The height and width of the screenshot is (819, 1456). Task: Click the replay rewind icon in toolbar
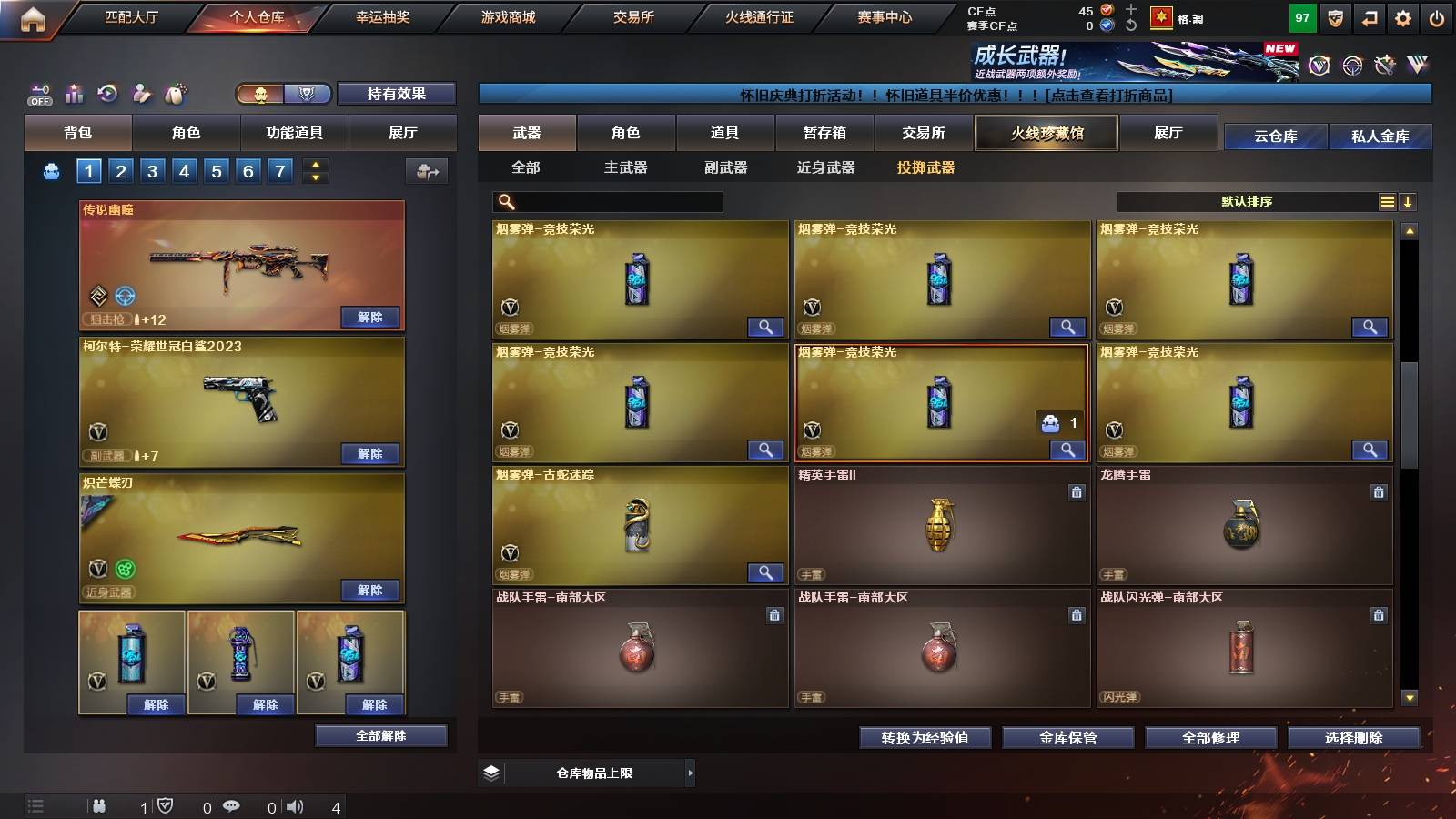tap(107, 93)
